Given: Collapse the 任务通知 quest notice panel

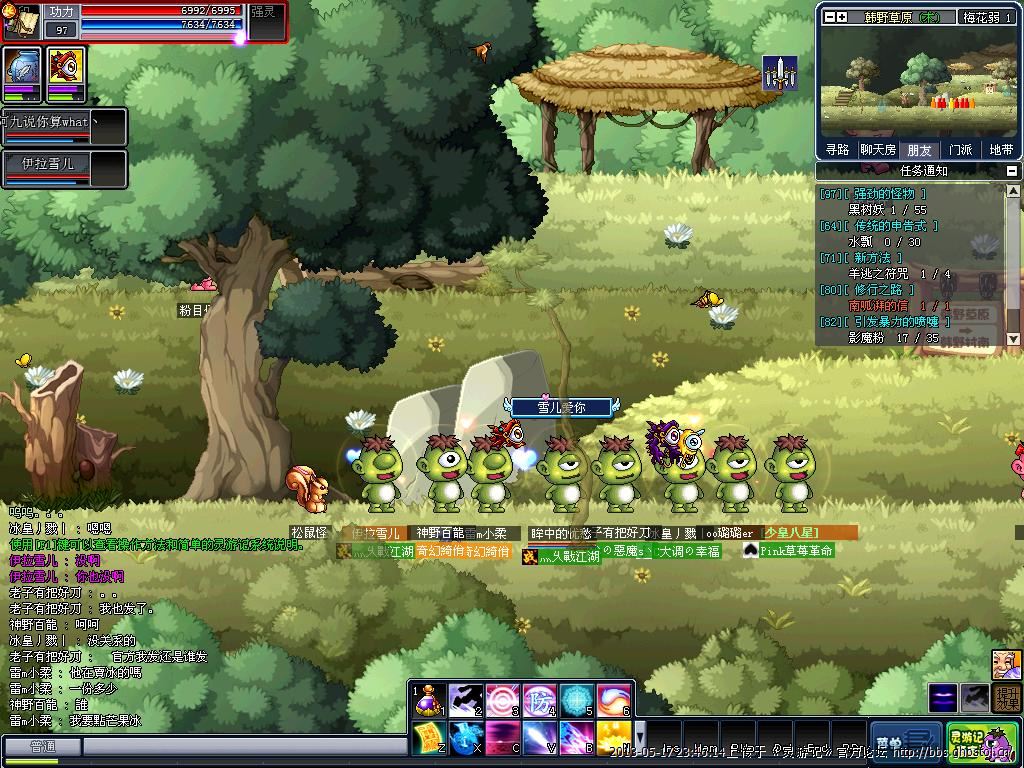Looking at the screenshot, I should tap(1014, 171).
